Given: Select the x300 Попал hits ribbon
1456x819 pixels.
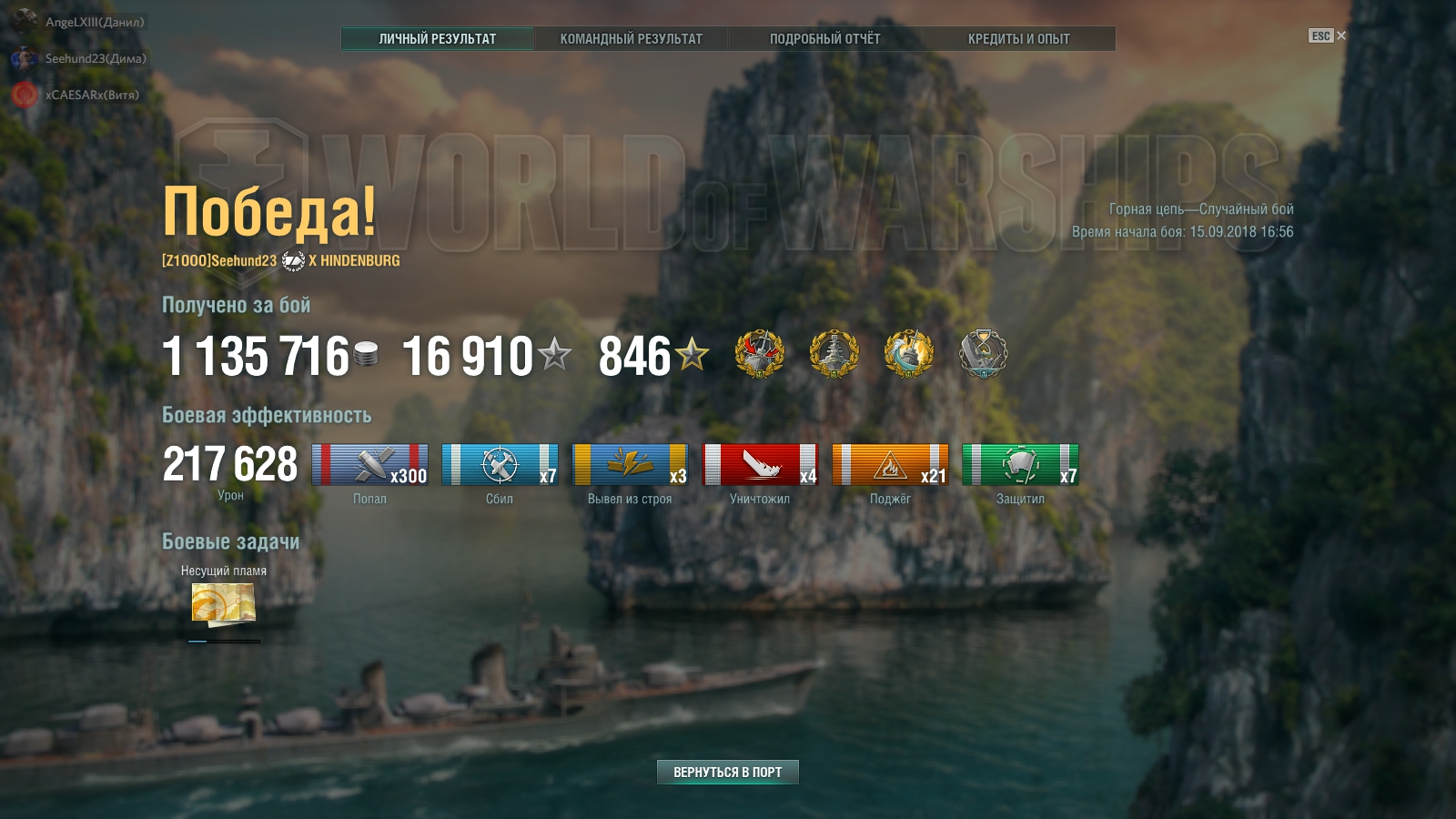Looking at the screenshot, I should [369, 464].
